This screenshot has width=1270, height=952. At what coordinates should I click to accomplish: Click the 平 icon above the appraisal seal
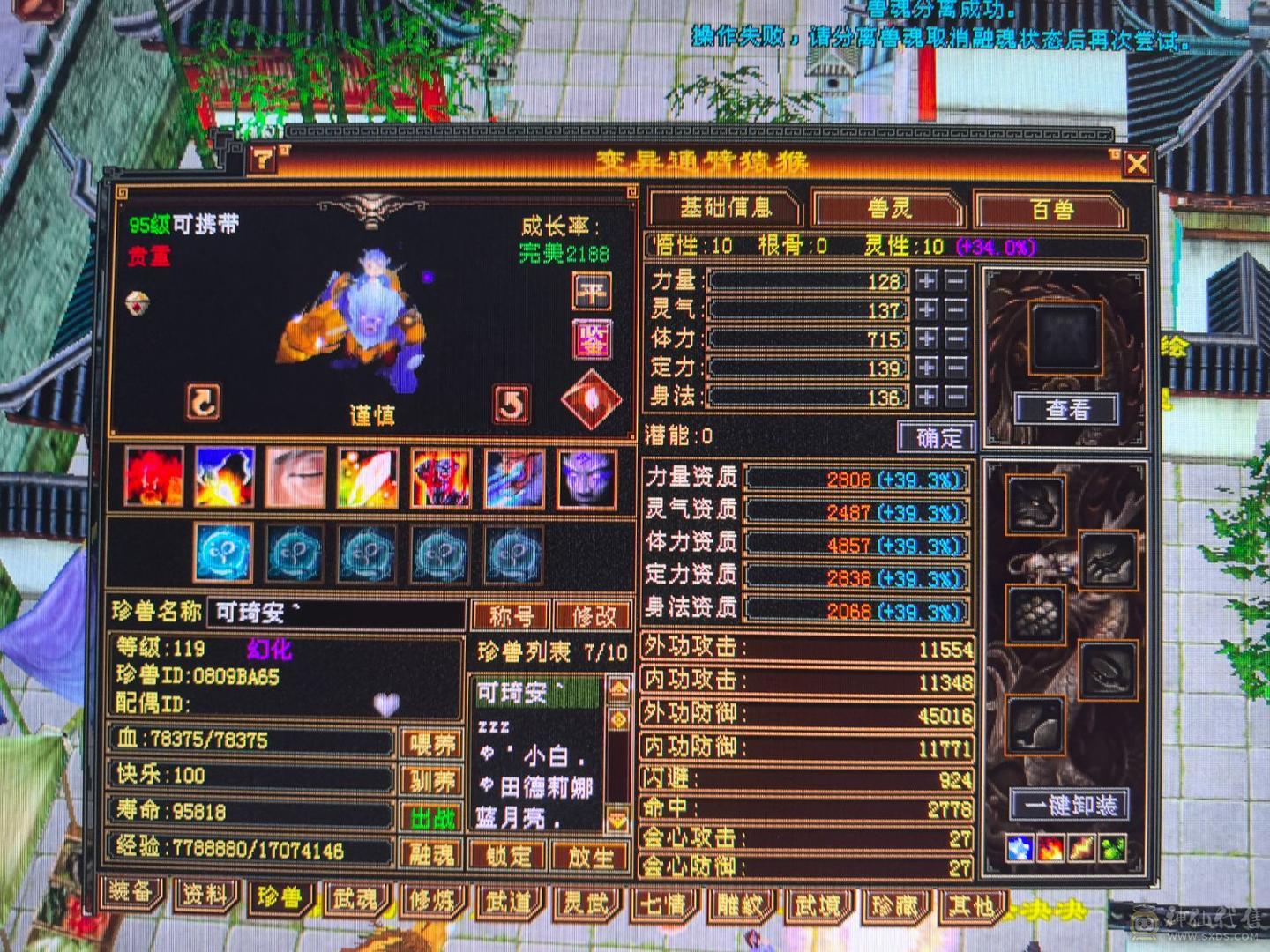point(590,291)
